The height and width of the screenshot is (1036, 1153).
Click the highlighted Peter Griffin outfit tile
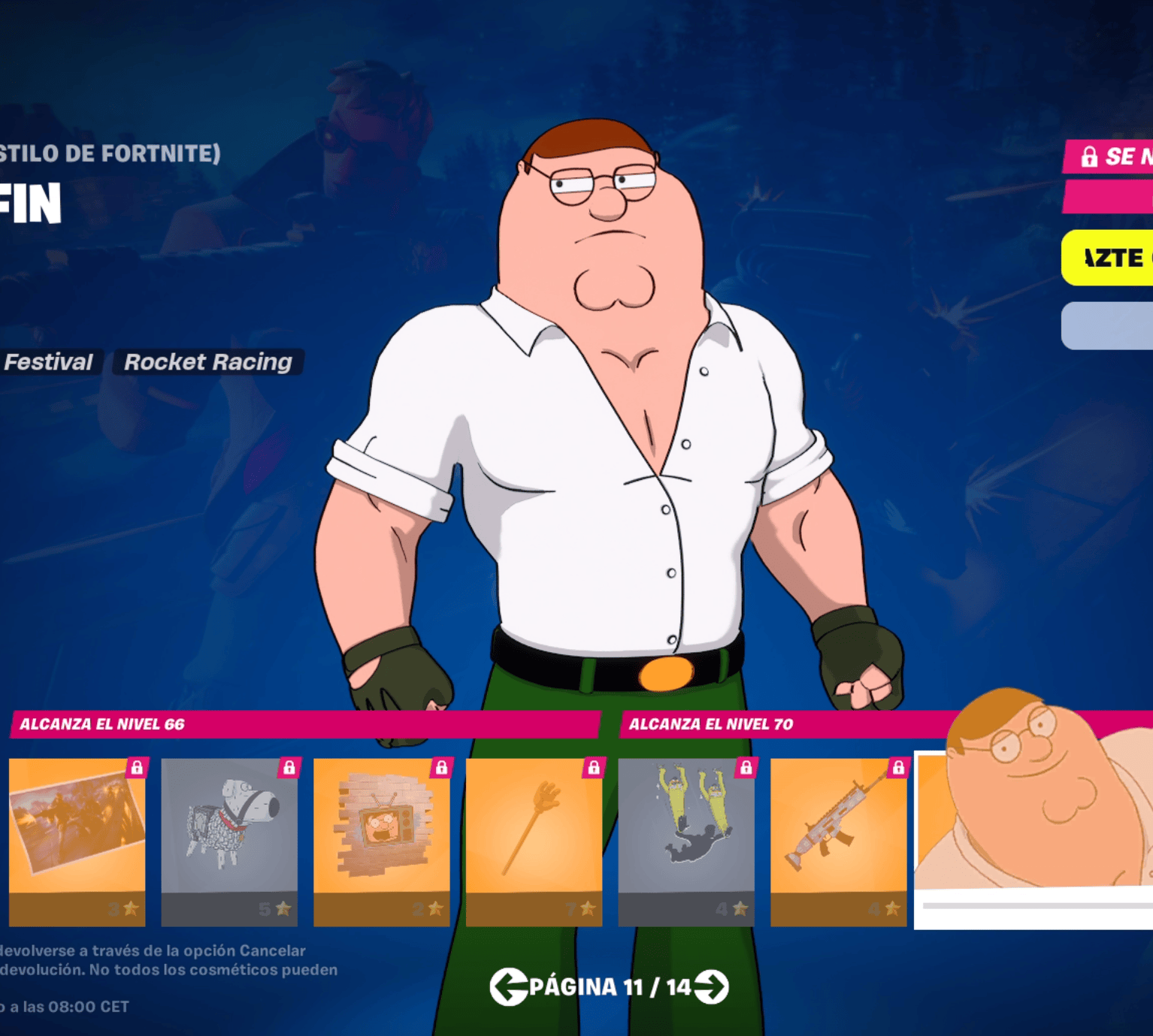[1034, 838]
